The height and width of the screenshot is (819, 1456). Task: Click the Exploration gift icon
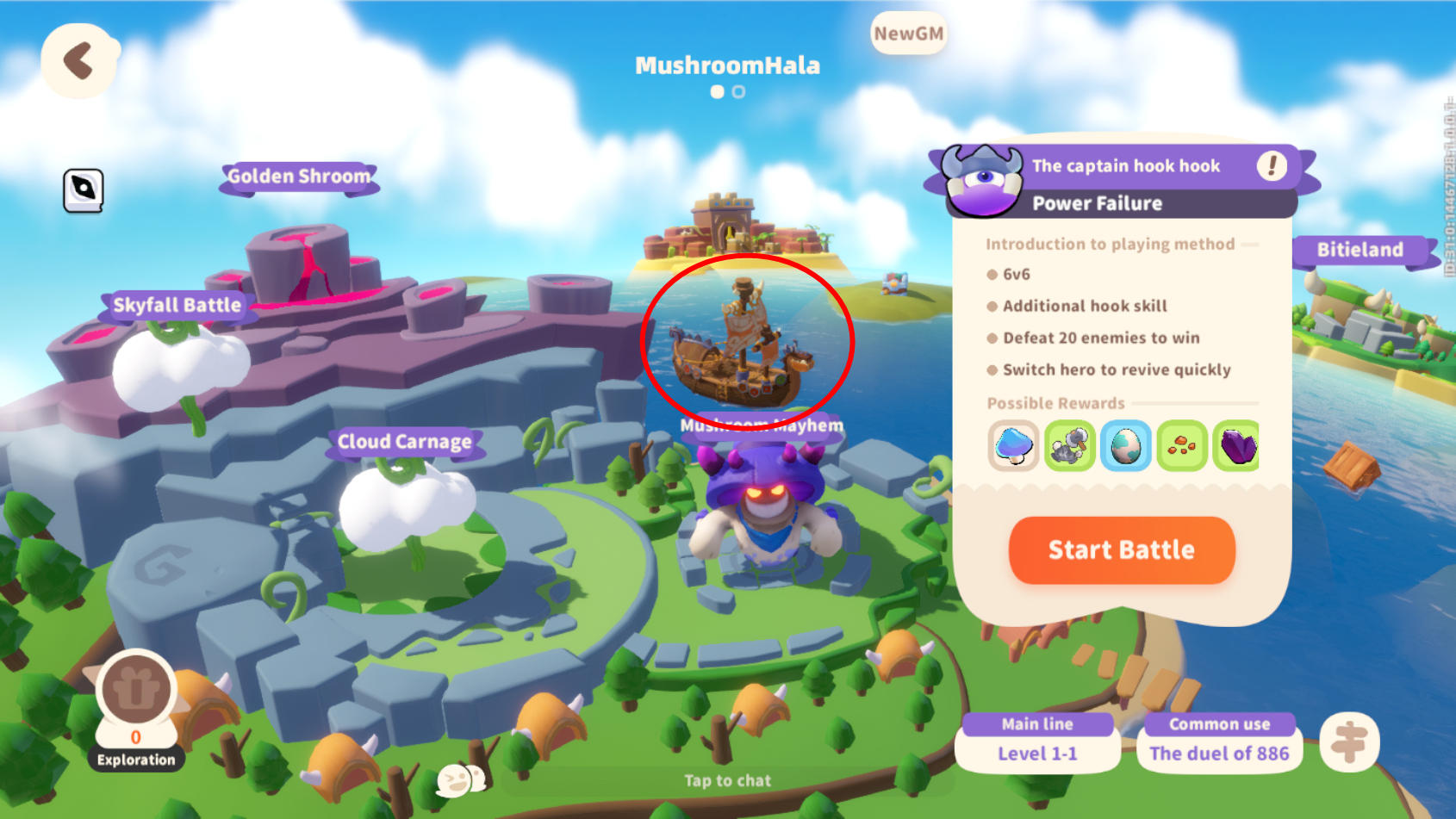[135, 689]
